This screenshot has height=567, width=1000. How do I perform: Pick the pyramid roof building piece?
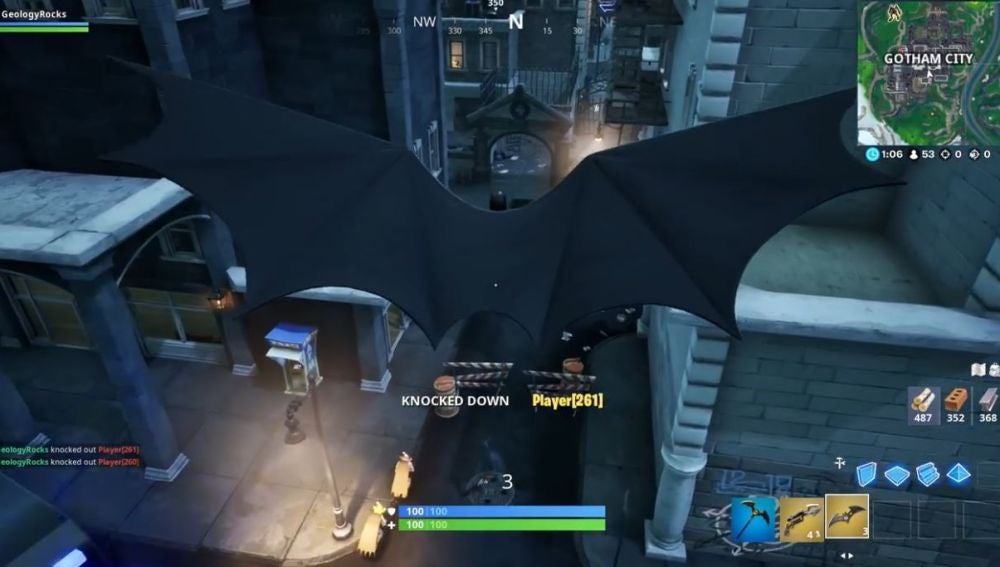959,474
